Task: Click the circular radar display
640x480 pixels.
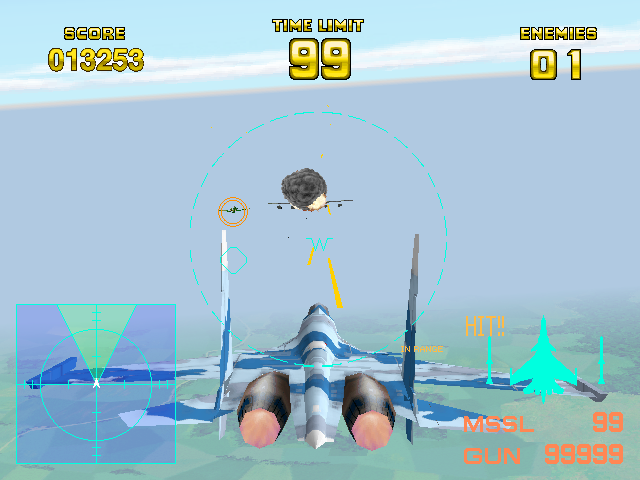Action: (96, 383)
